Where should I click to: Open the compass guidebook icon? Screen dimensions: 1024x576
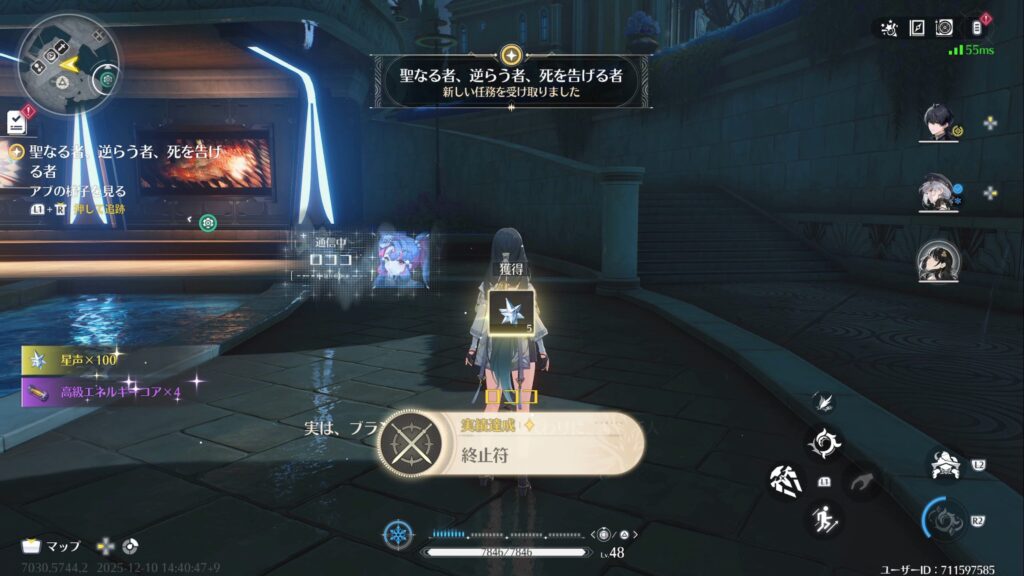pos(916,28)
